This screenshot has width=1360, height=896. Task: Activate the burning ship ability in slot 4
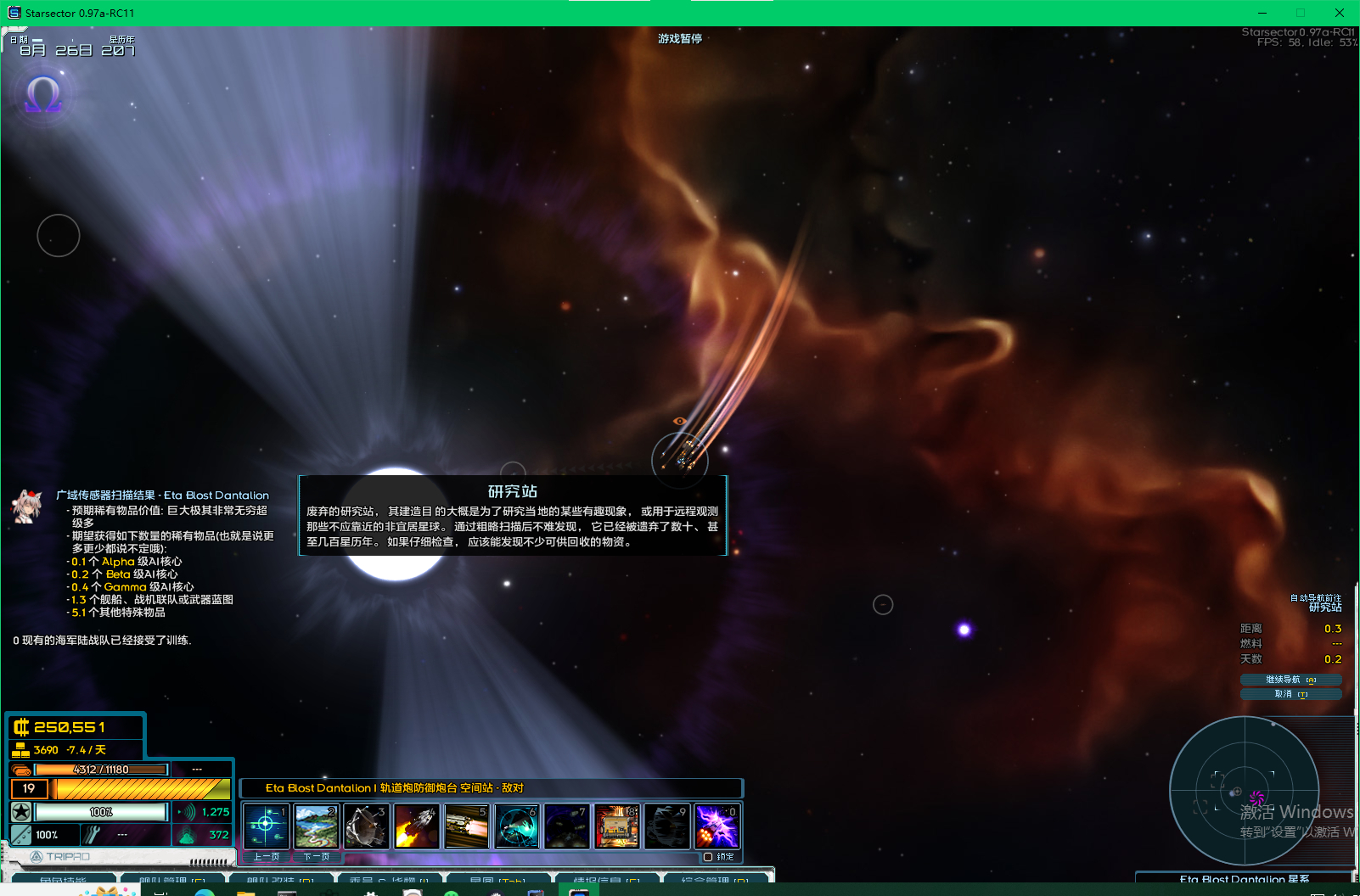(x=416, y=826)
